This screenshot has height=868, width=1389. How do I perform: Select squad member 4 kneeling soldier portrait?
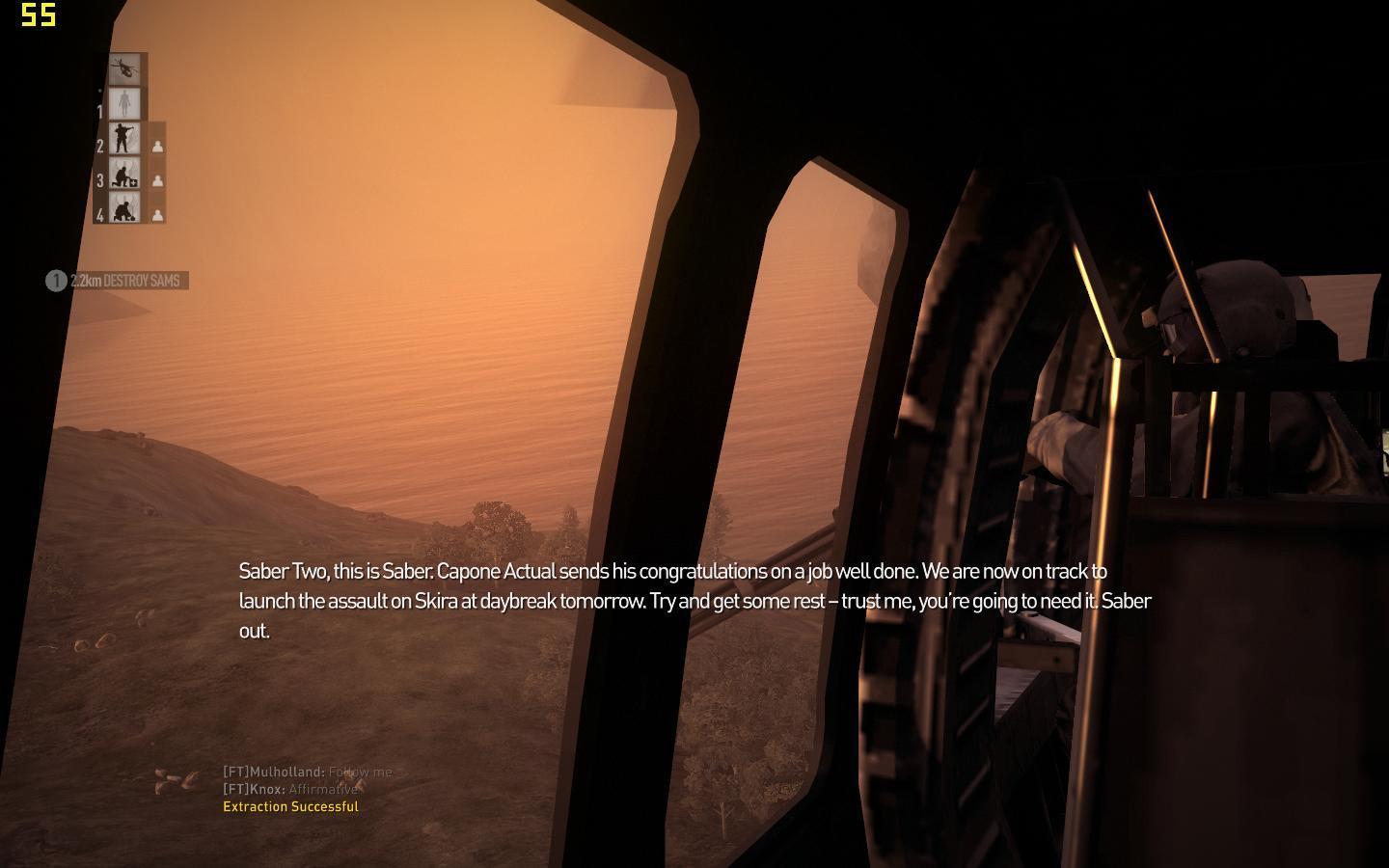tap(124, 207)
